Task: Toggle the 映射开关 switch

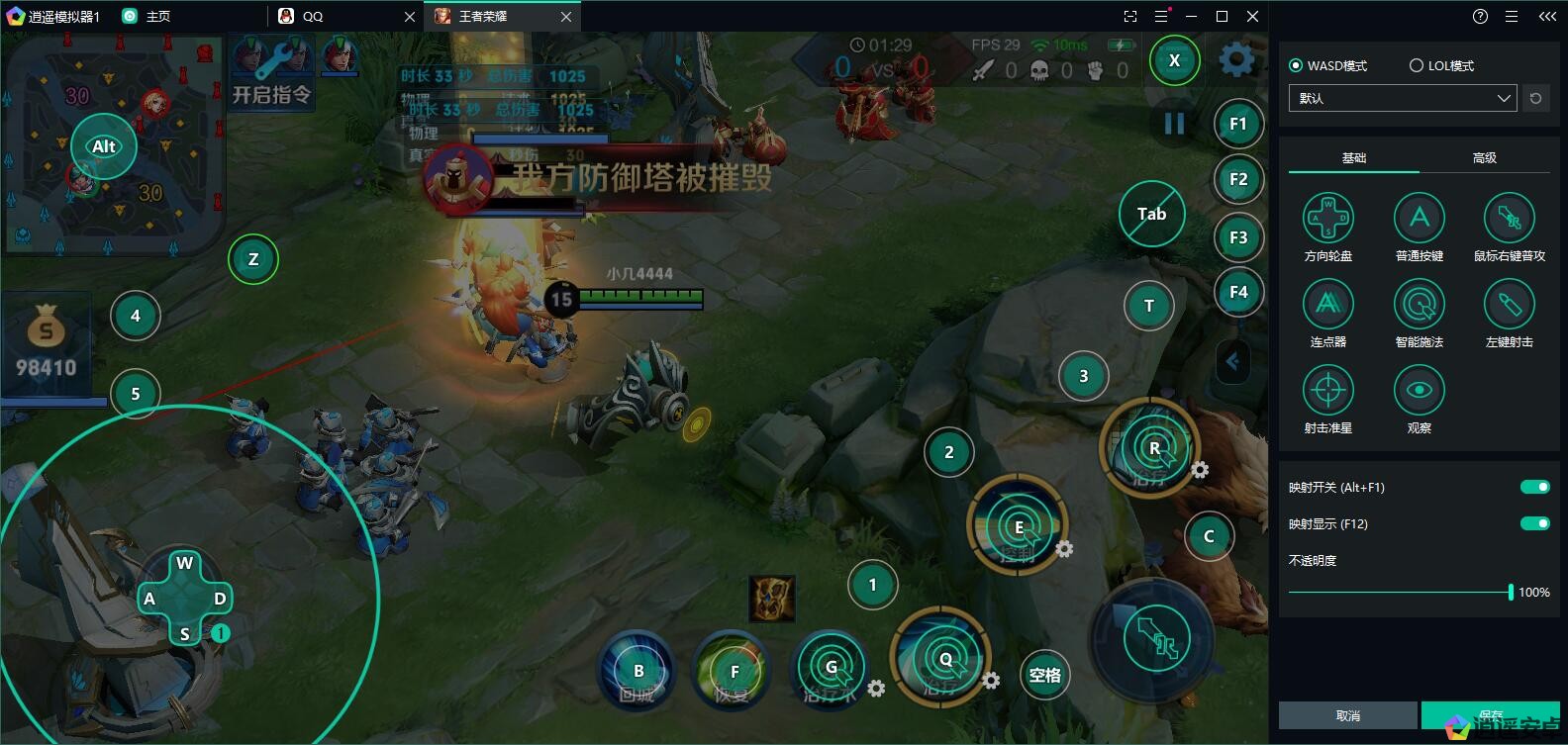Action: point(1534,487)
